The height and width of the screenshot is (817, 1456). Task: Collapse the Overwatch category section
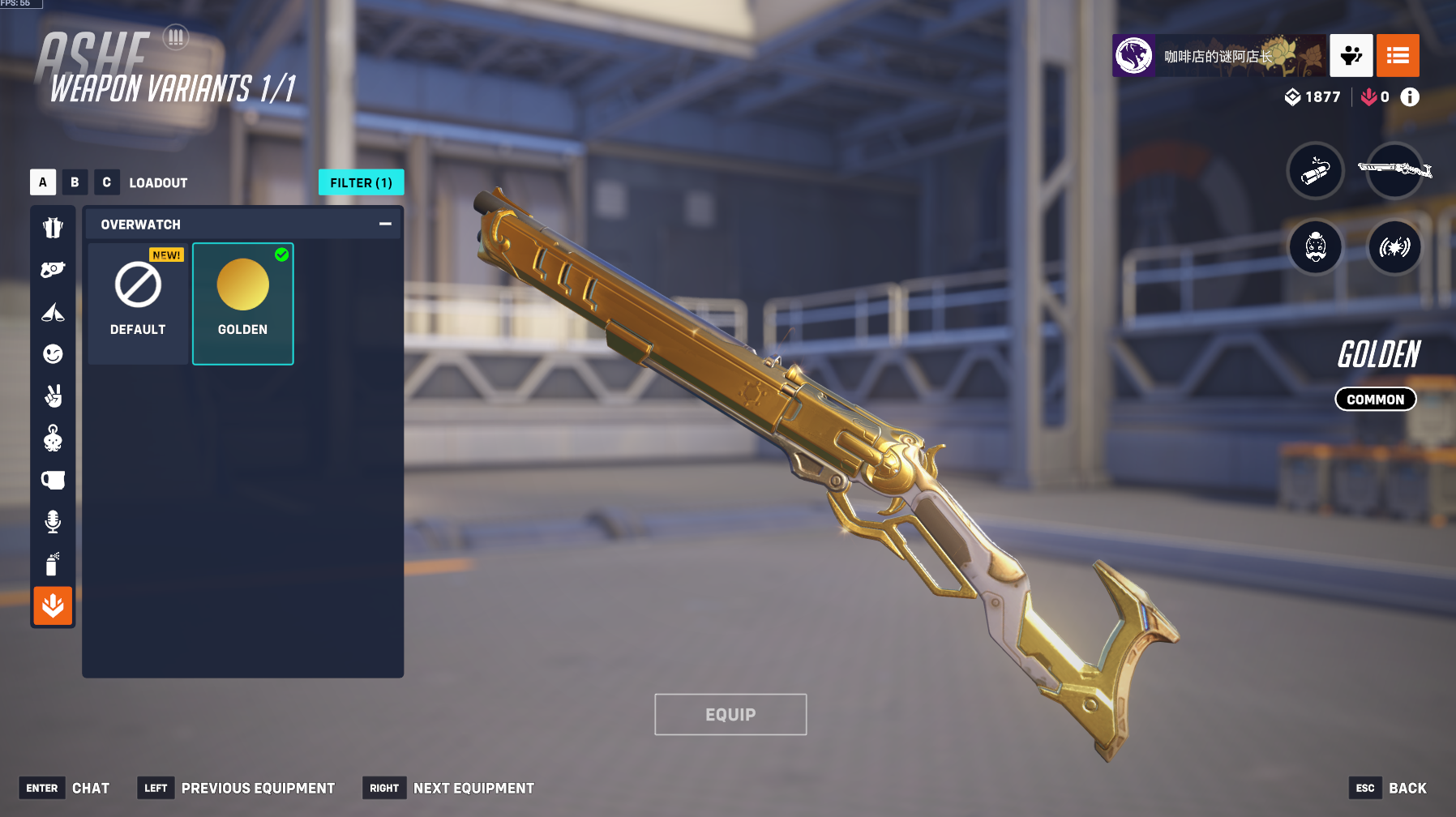pos(385,224)
